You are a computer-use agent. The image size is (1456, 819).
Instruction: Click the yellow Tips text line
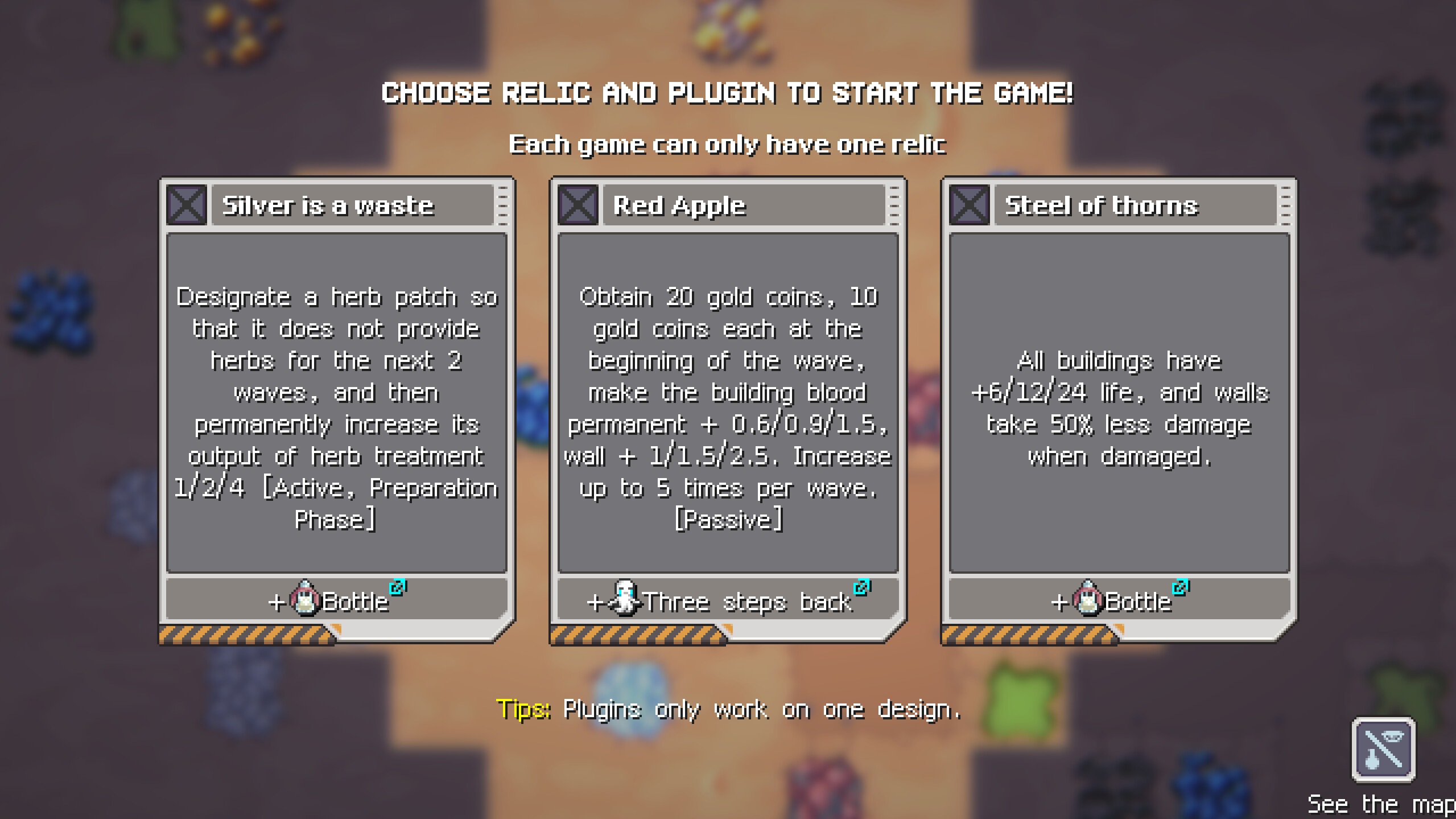tap(522, 709)
